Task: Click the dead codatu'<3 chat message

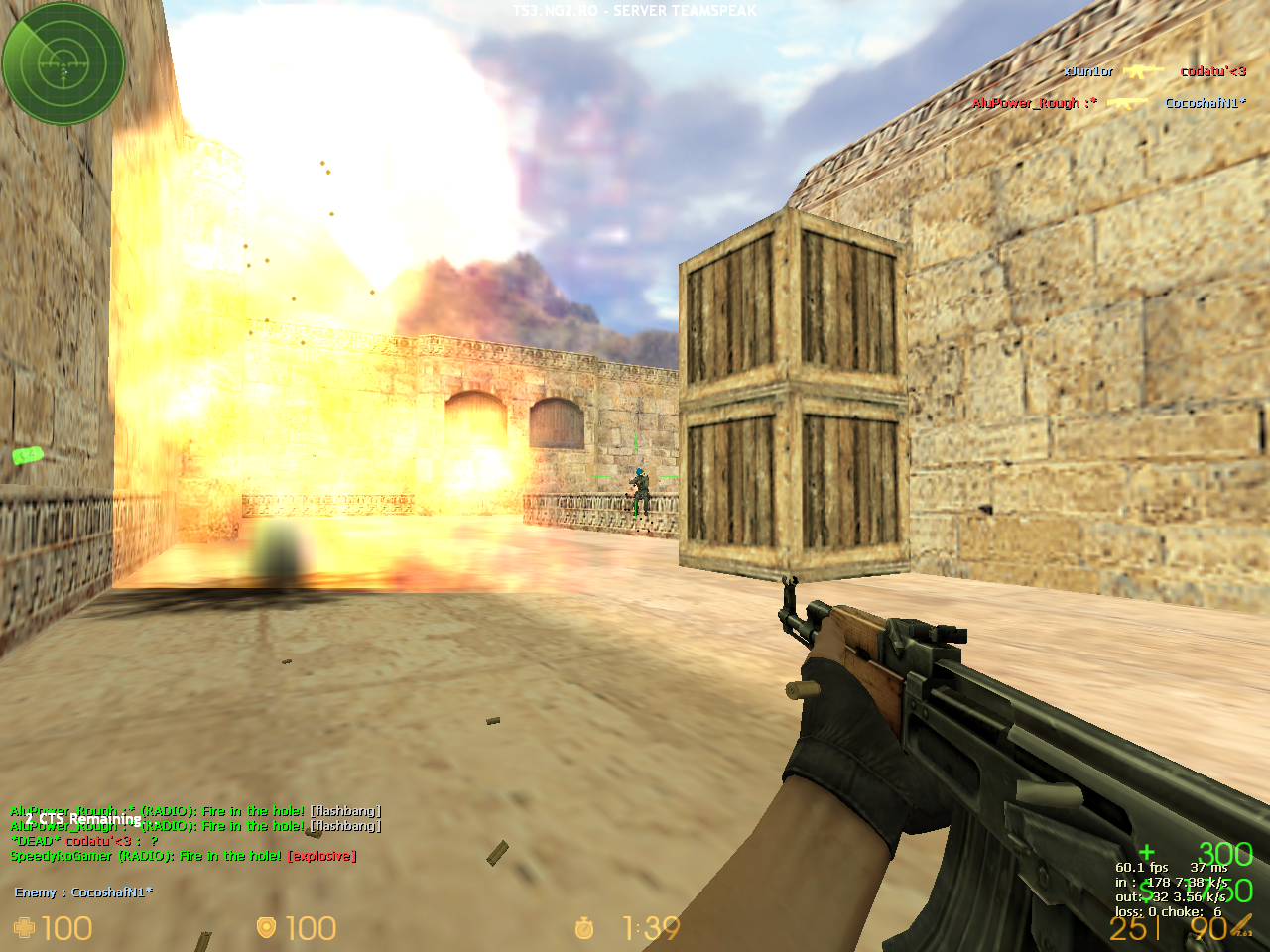Action: tap(84, 841)
